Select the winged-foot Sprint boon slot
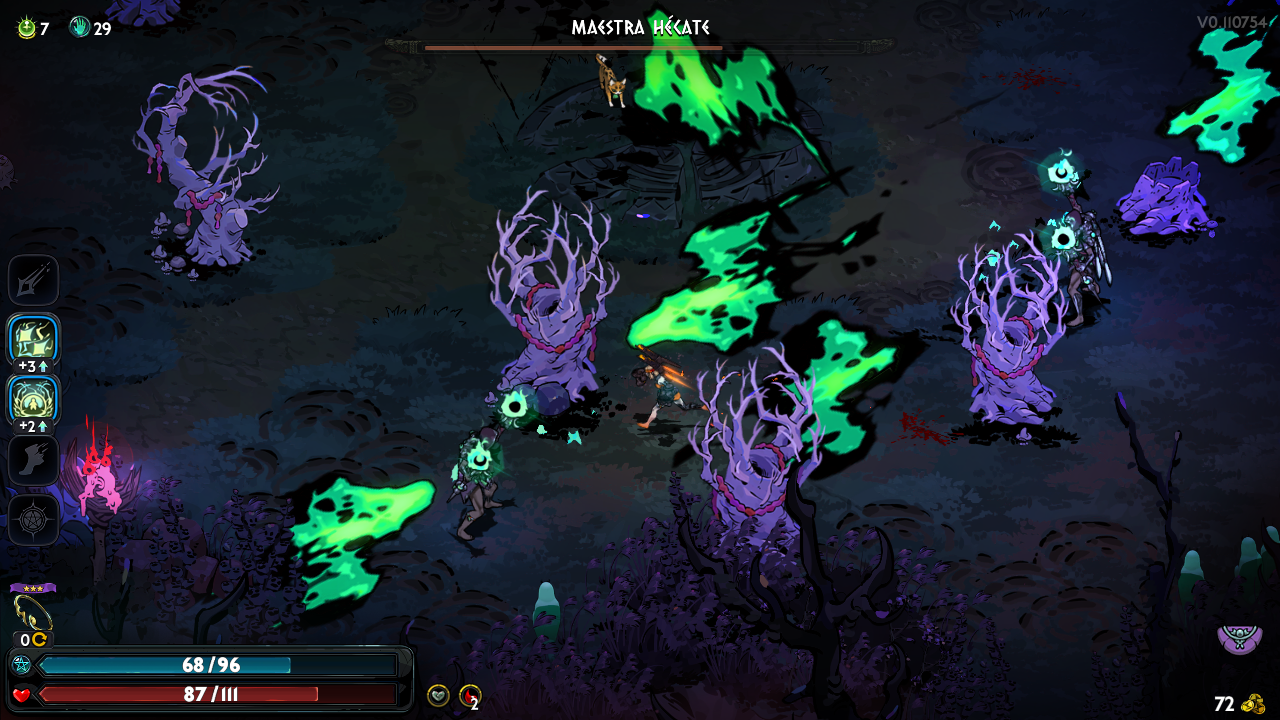 point(34,460)
